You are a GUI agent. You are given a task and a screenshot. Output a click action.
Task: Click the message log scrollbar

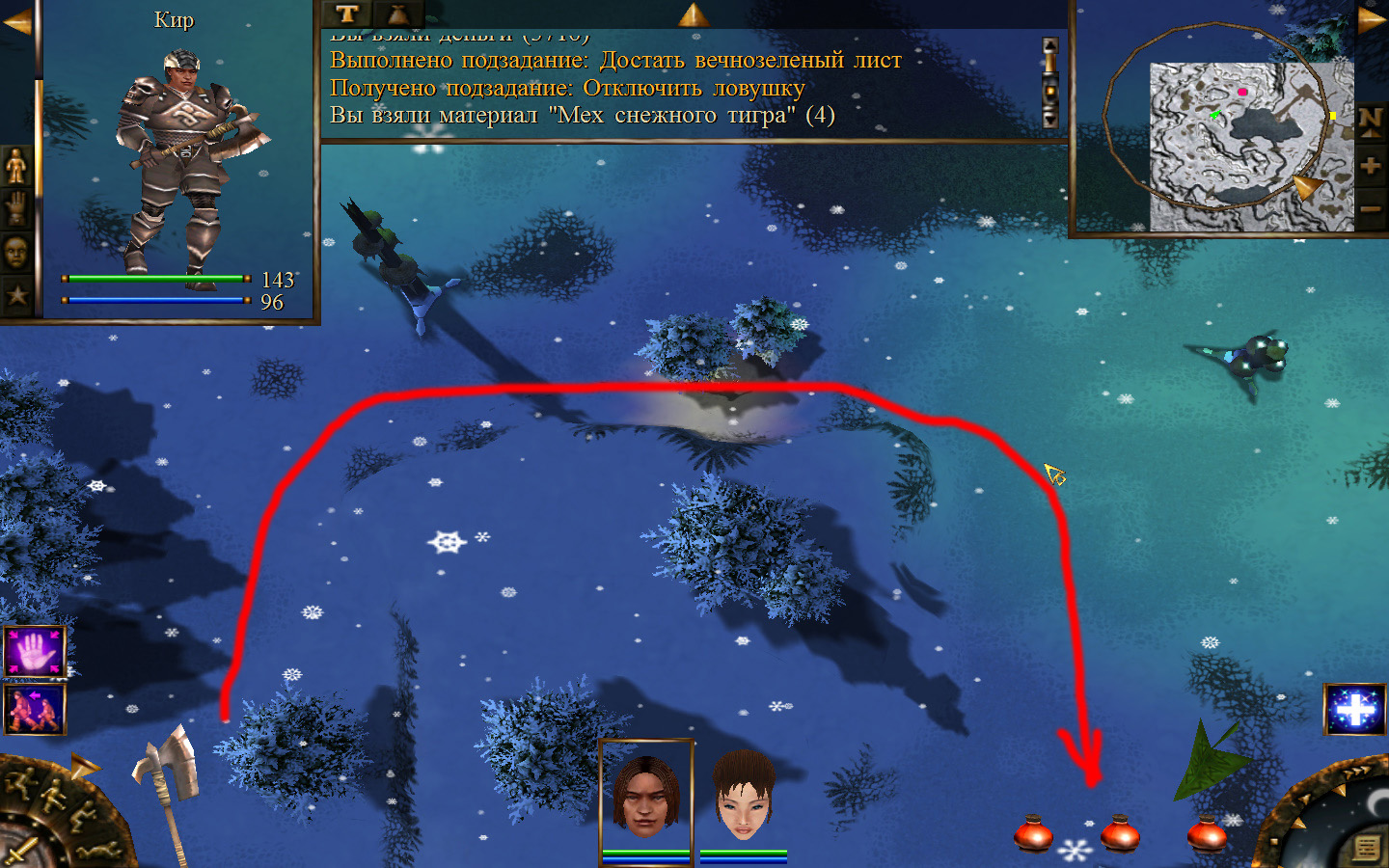coord(1050,84)
